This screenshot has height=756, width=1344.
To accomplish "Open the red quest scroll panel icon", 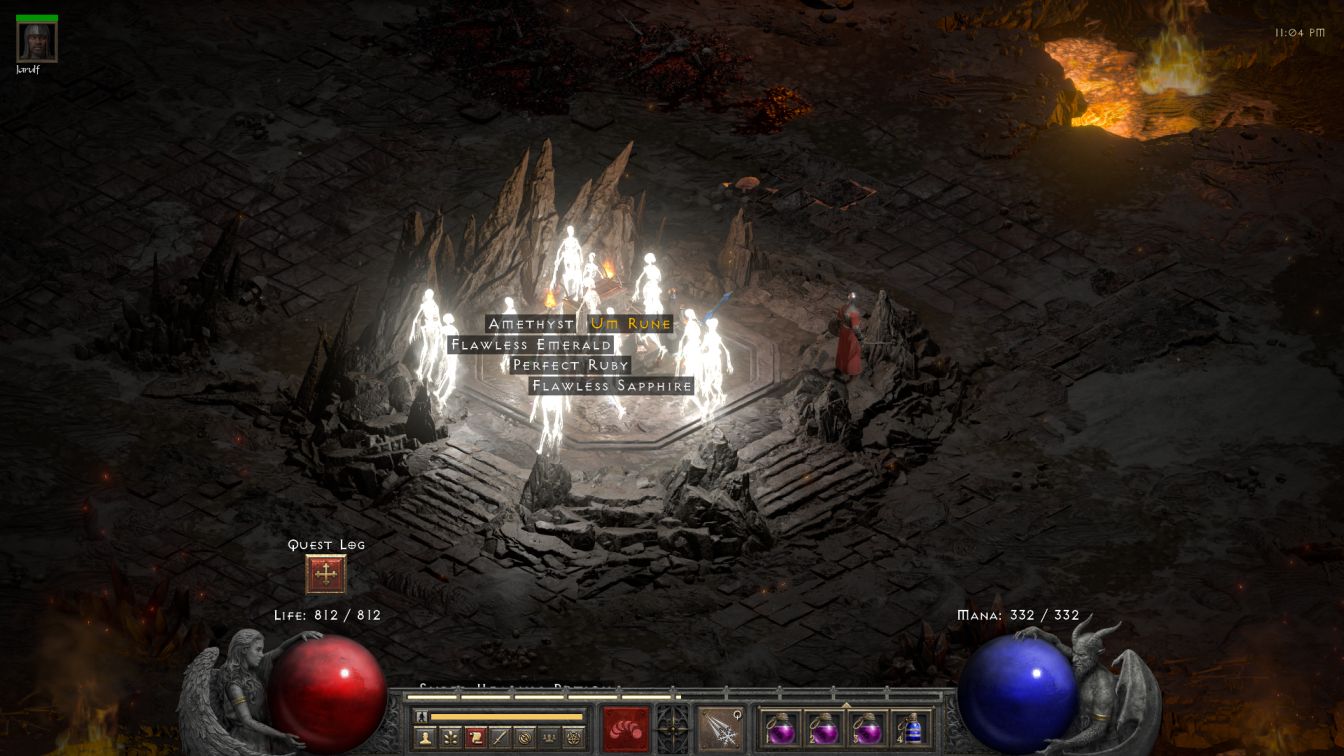I will [476, 738].
